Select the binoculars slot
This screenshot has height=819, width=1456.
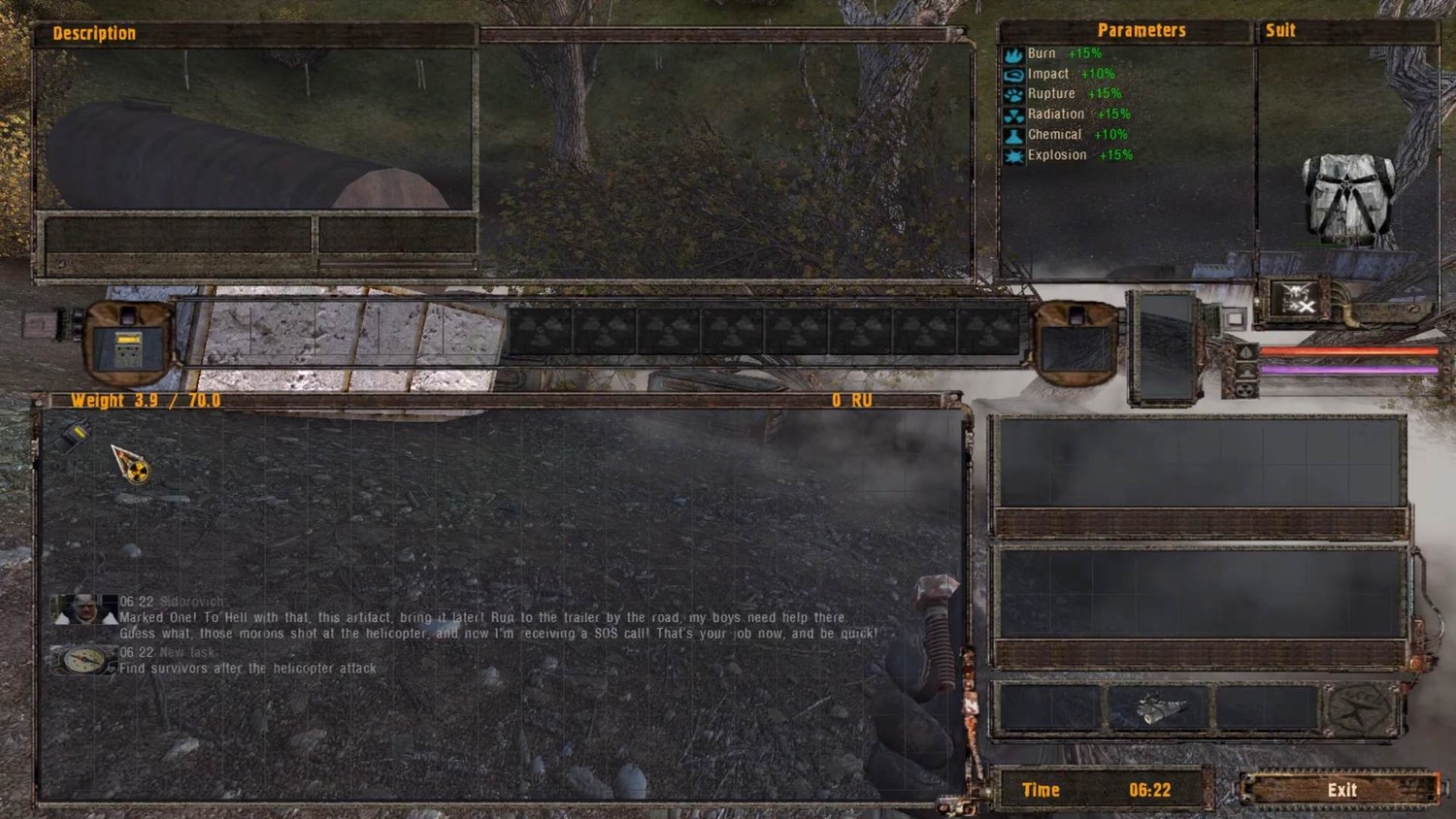coord(1158,708)
